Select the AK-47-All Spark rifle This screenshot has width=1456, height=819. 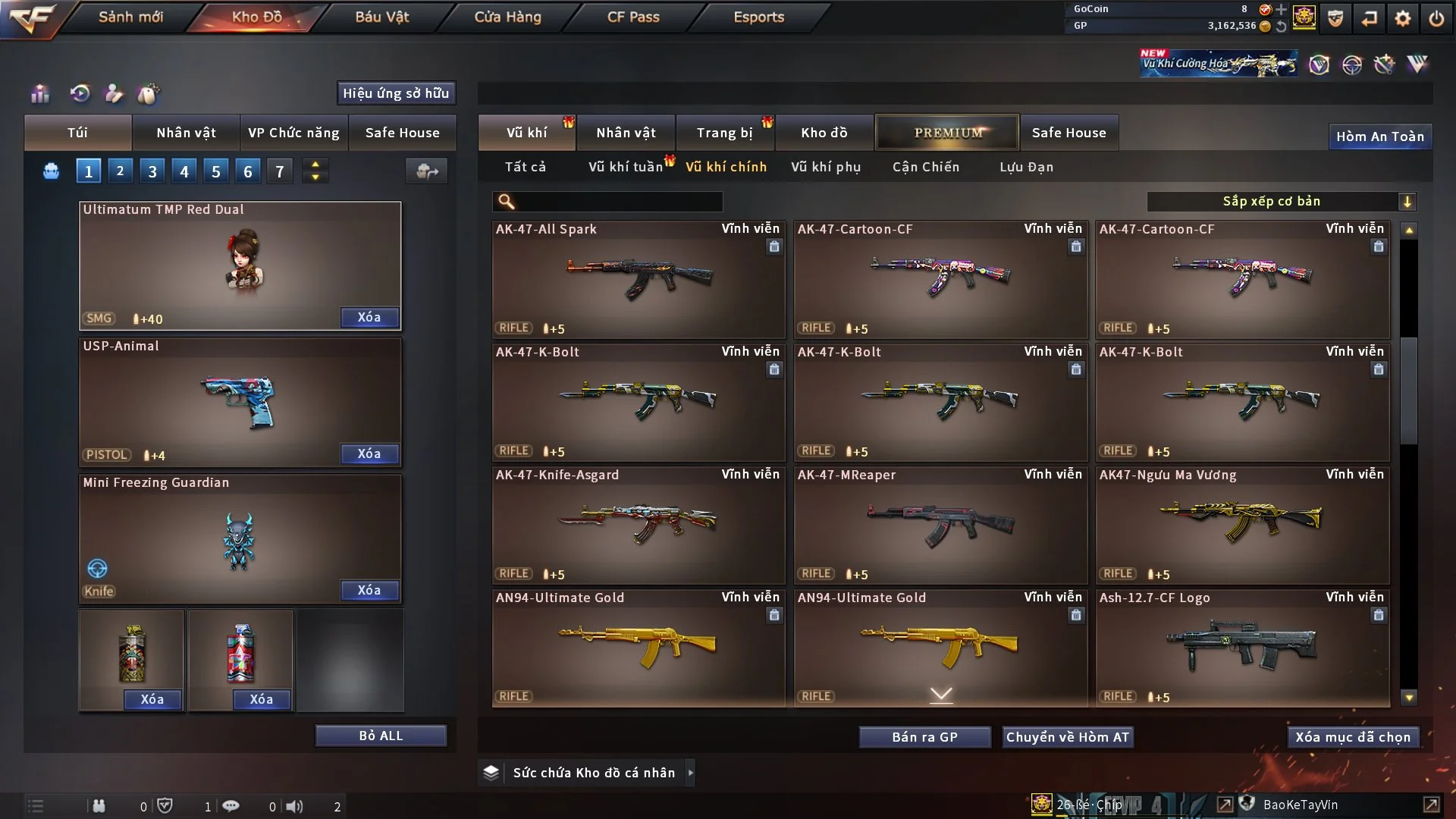(638, 279)
